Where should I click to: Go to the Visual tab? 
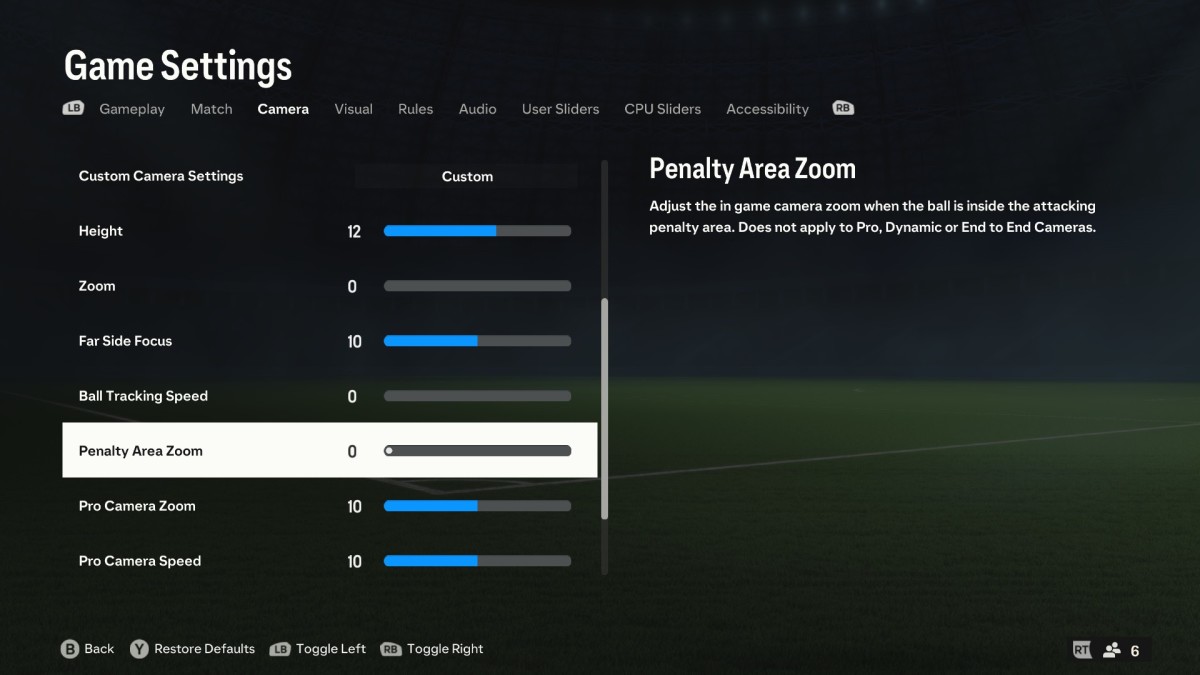pyautogui.click(x=353, y=109)
